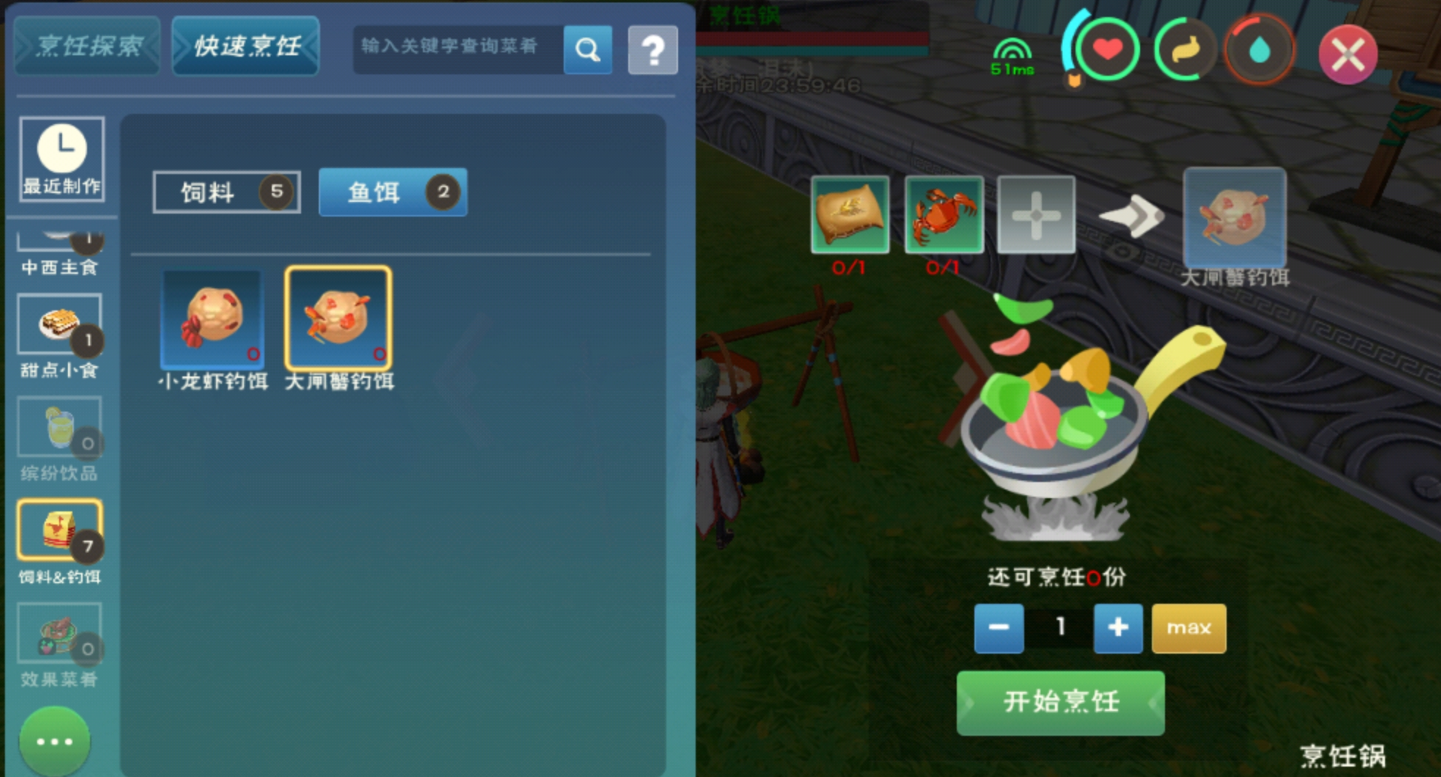Open the help question mark icon
The image size is (1441, 777).
point(652,49)
